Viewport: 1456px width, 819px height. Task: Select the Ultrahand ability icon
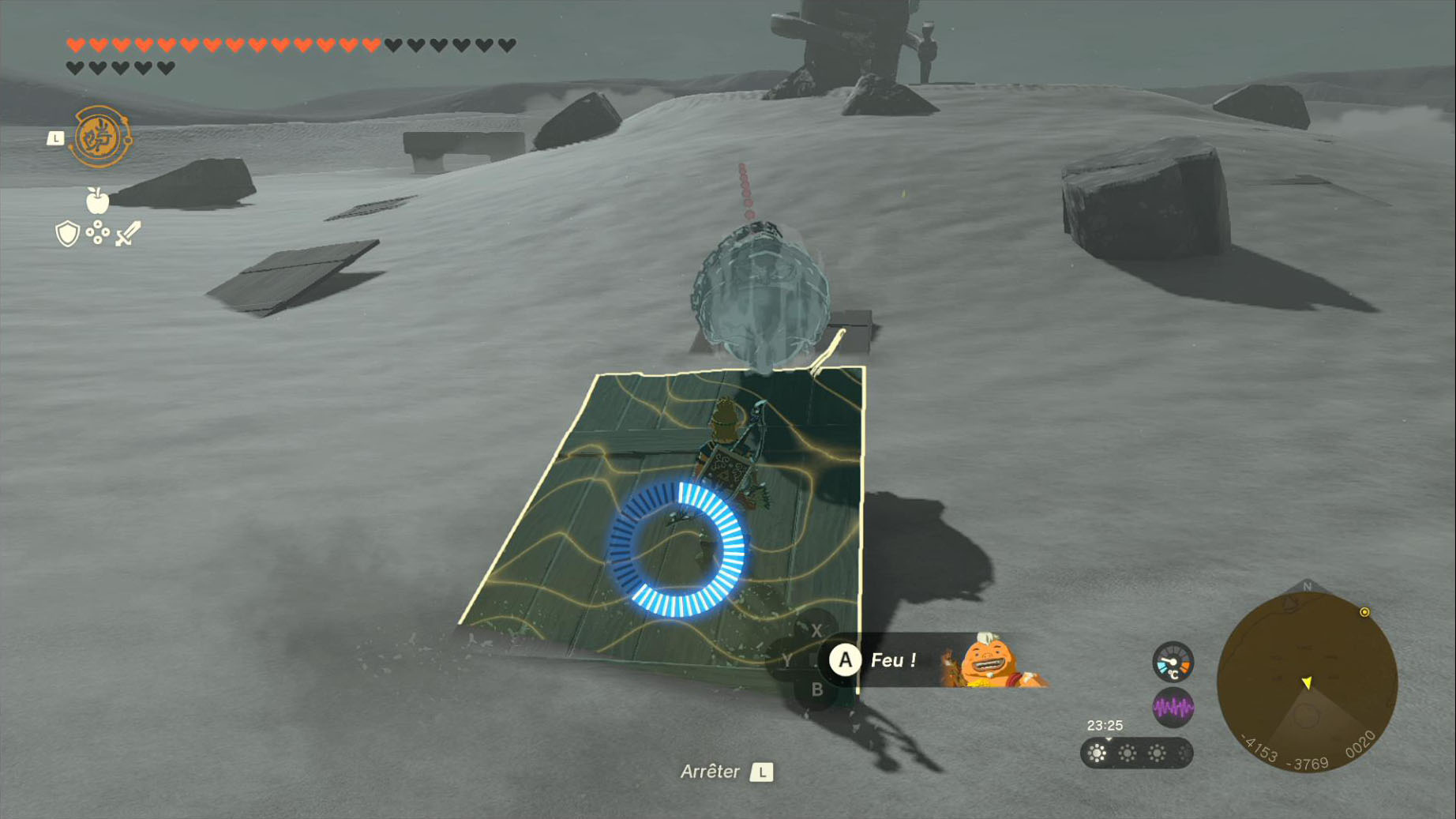100,137
